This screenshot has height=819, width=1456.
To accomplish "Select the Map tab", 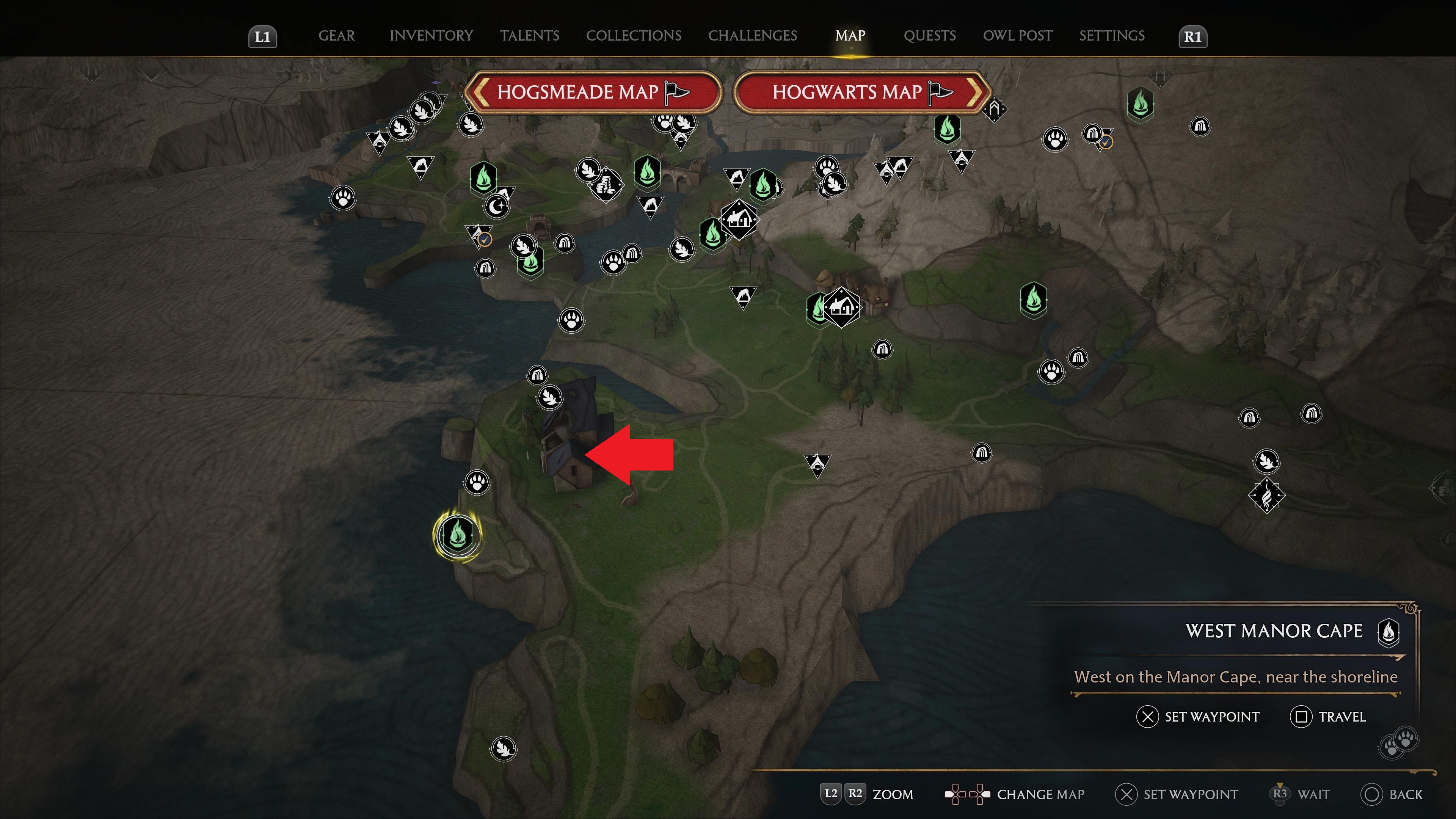I will pos(850,36).
